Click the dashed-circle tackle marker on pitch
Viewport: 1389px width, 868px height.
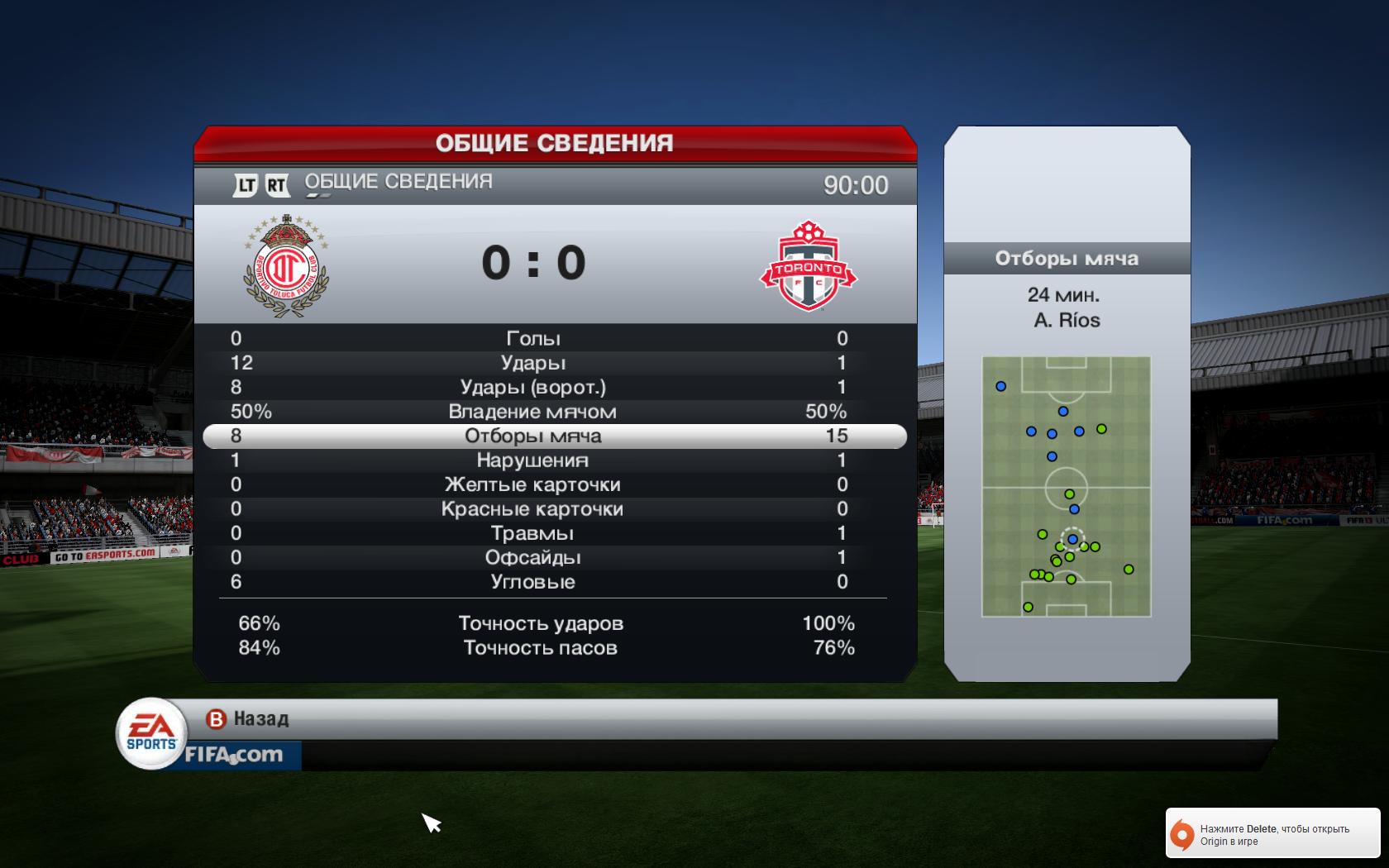click(1072, 539)
